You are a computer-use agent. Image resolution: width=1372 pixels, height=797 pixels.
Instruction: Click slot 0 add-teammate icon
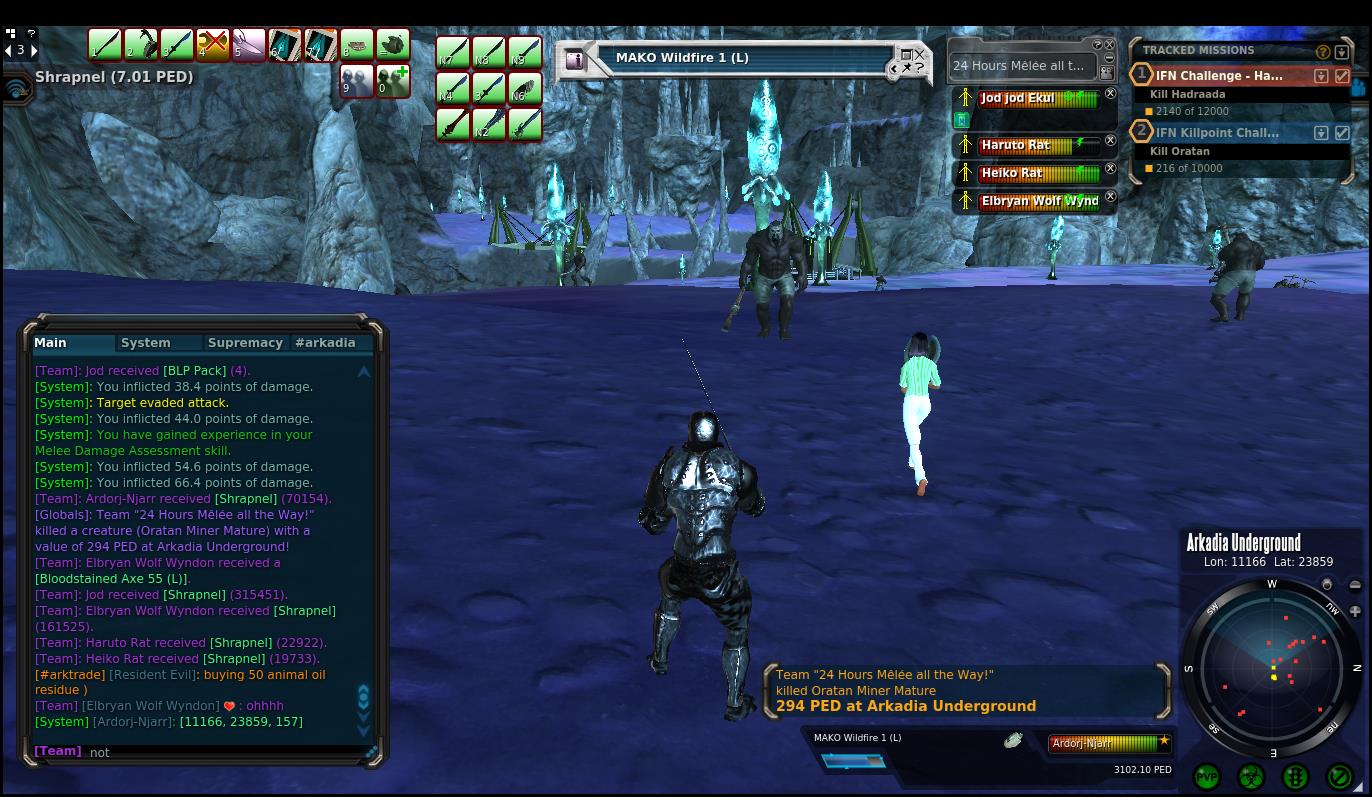tap(393, 81)
